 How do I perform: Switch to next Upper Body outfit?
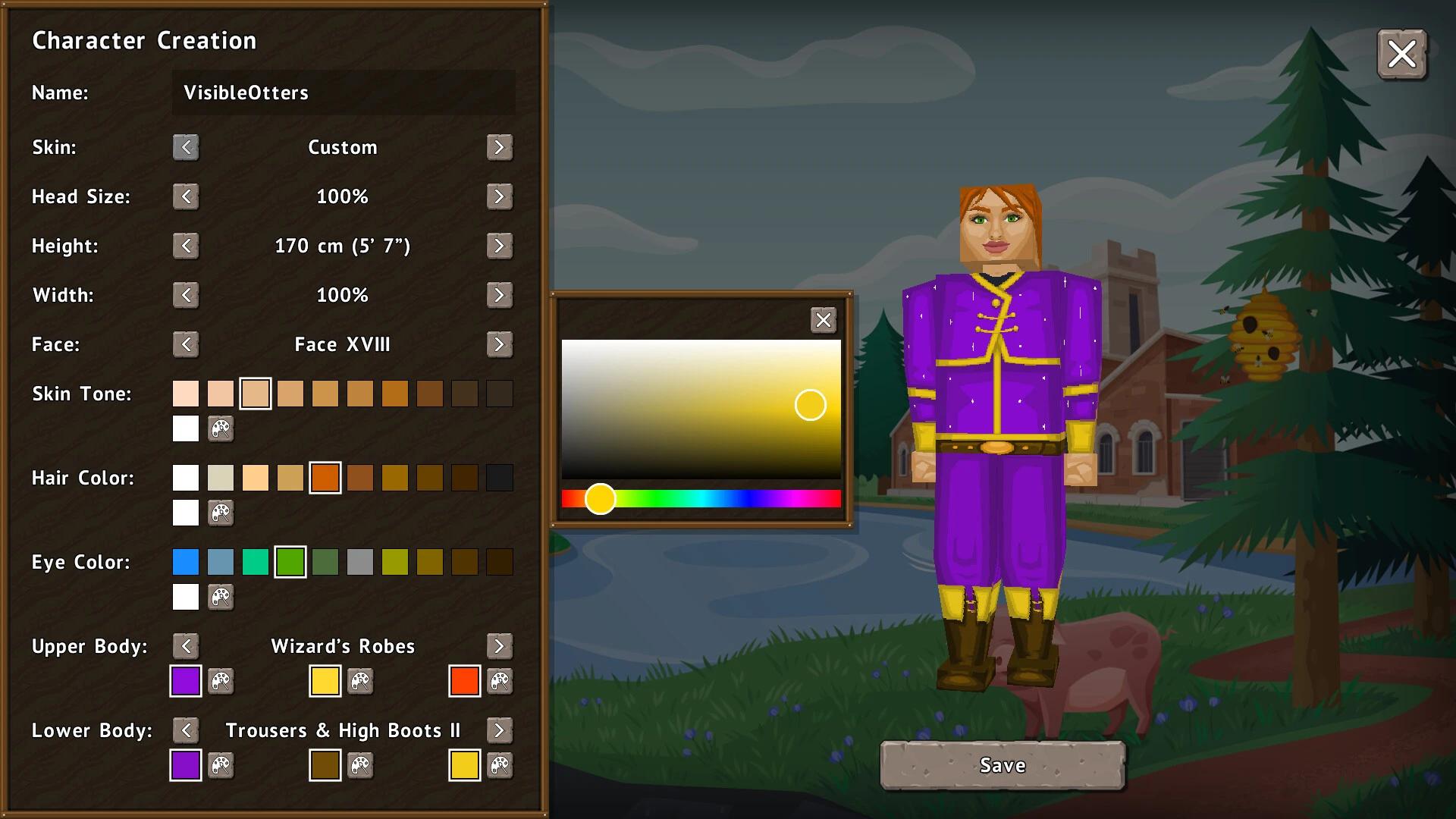[x=500, y=646]
